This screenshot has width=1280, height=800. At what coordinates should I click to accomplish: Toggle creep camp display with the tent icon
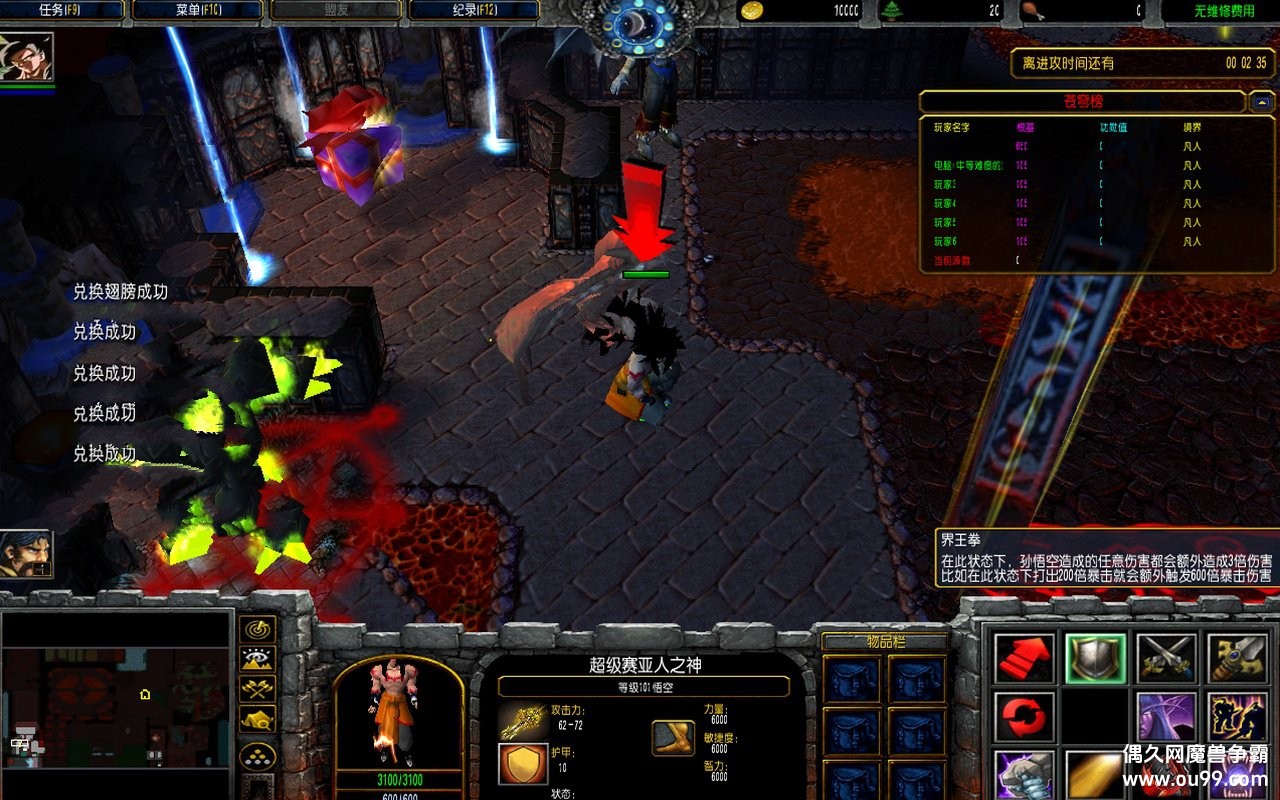[x=258, y=719]
